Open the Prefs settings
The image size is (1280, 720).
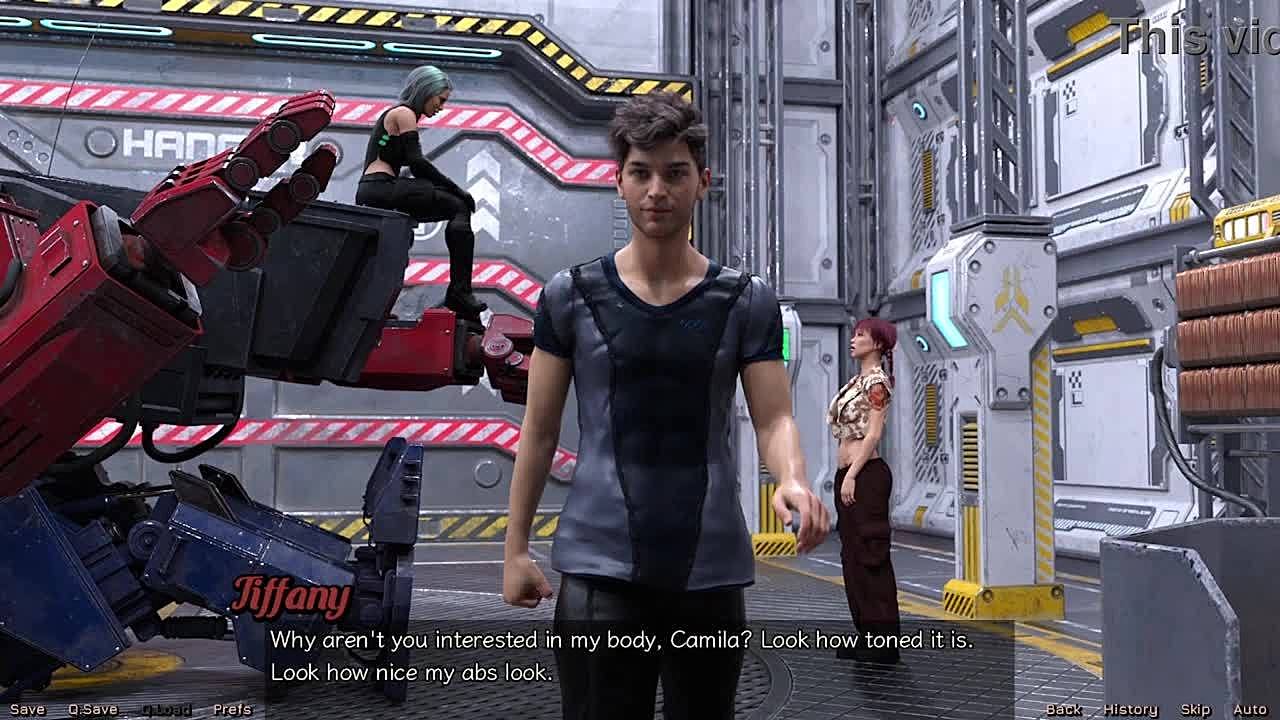click(x=232, y=709)
